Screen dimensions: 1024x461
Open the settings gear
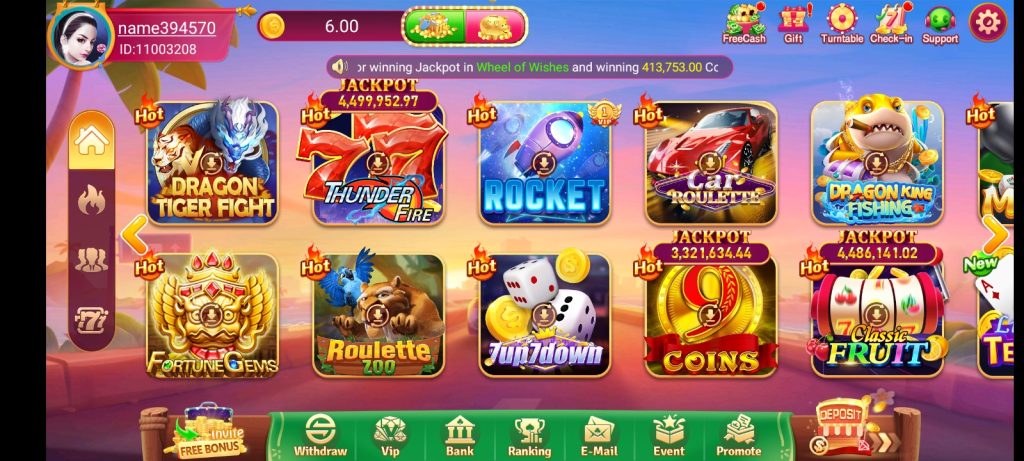coord(987,22)
